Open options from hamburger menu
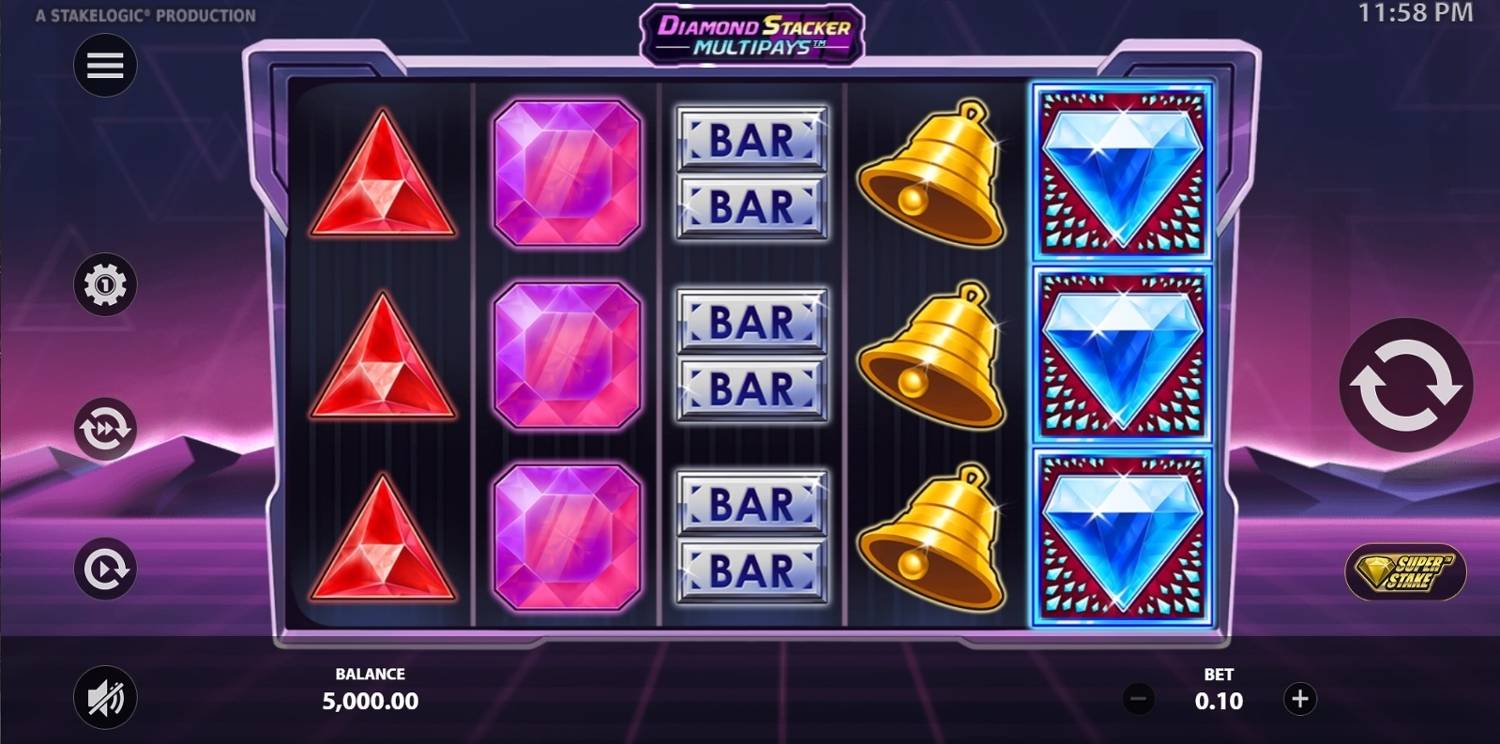 pos(104,64)
